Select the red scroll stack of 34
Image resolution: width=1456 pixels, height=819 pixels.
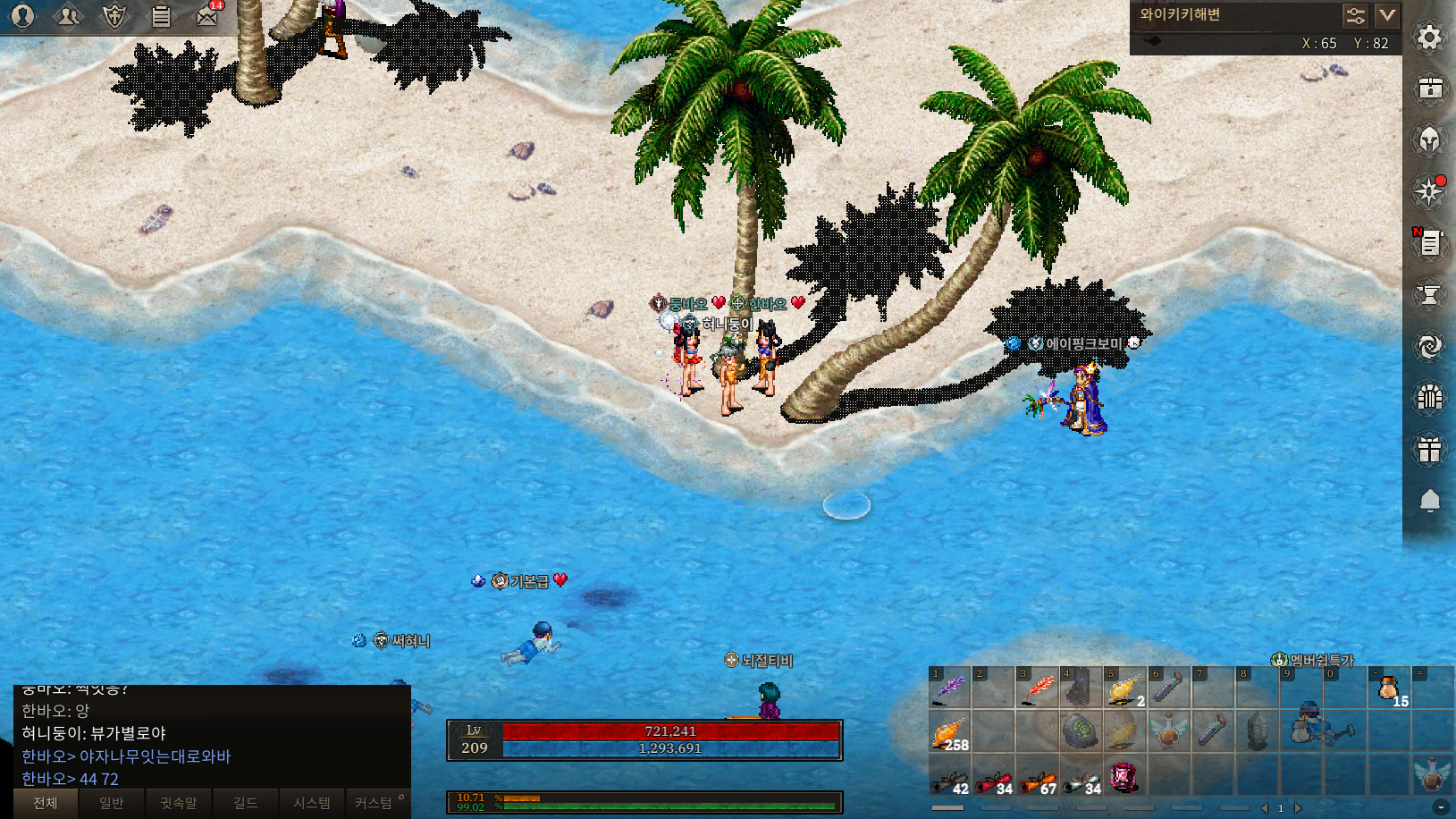[993, 777]
